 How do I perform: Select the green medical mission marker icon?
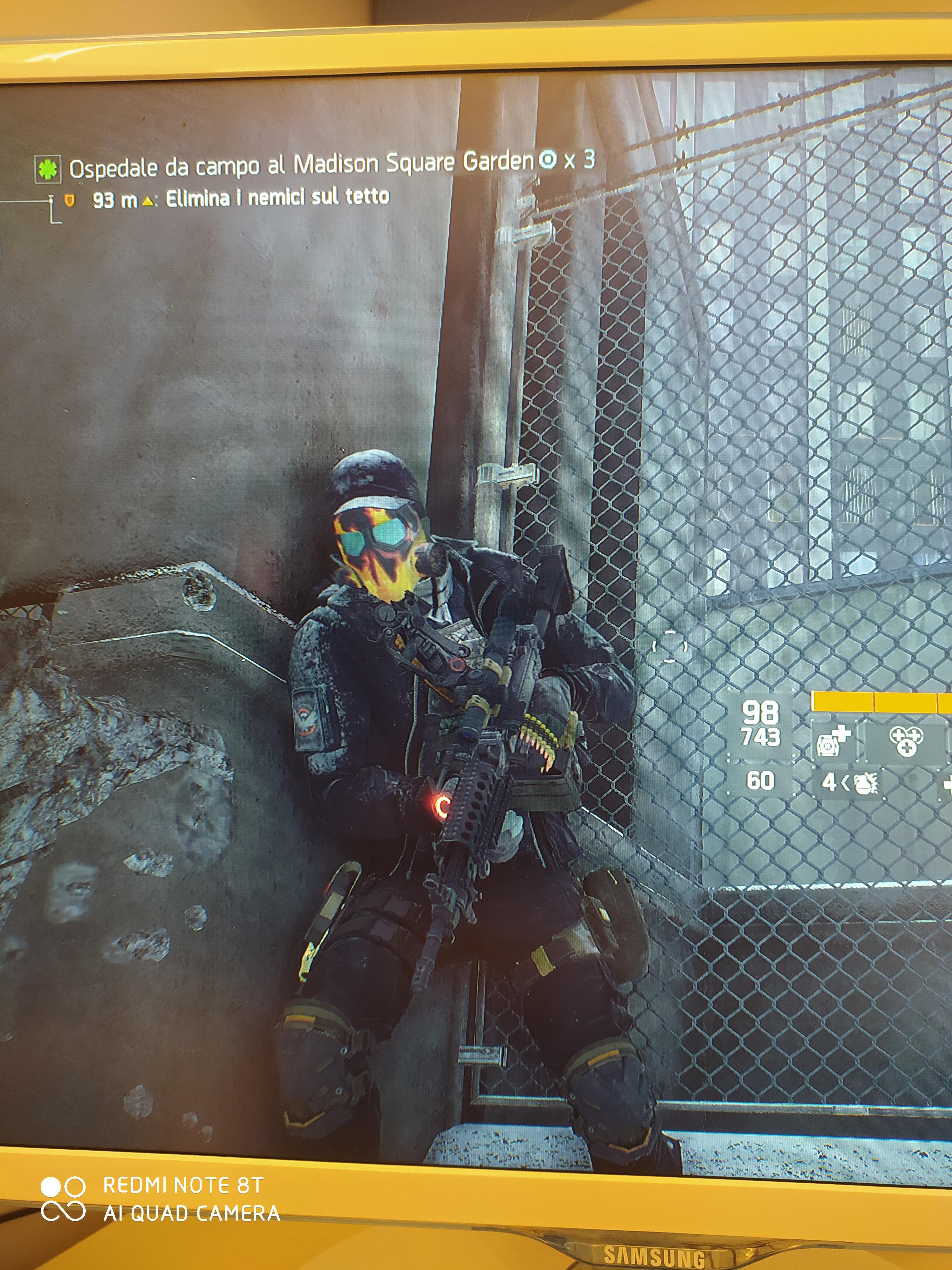[48, 168]
